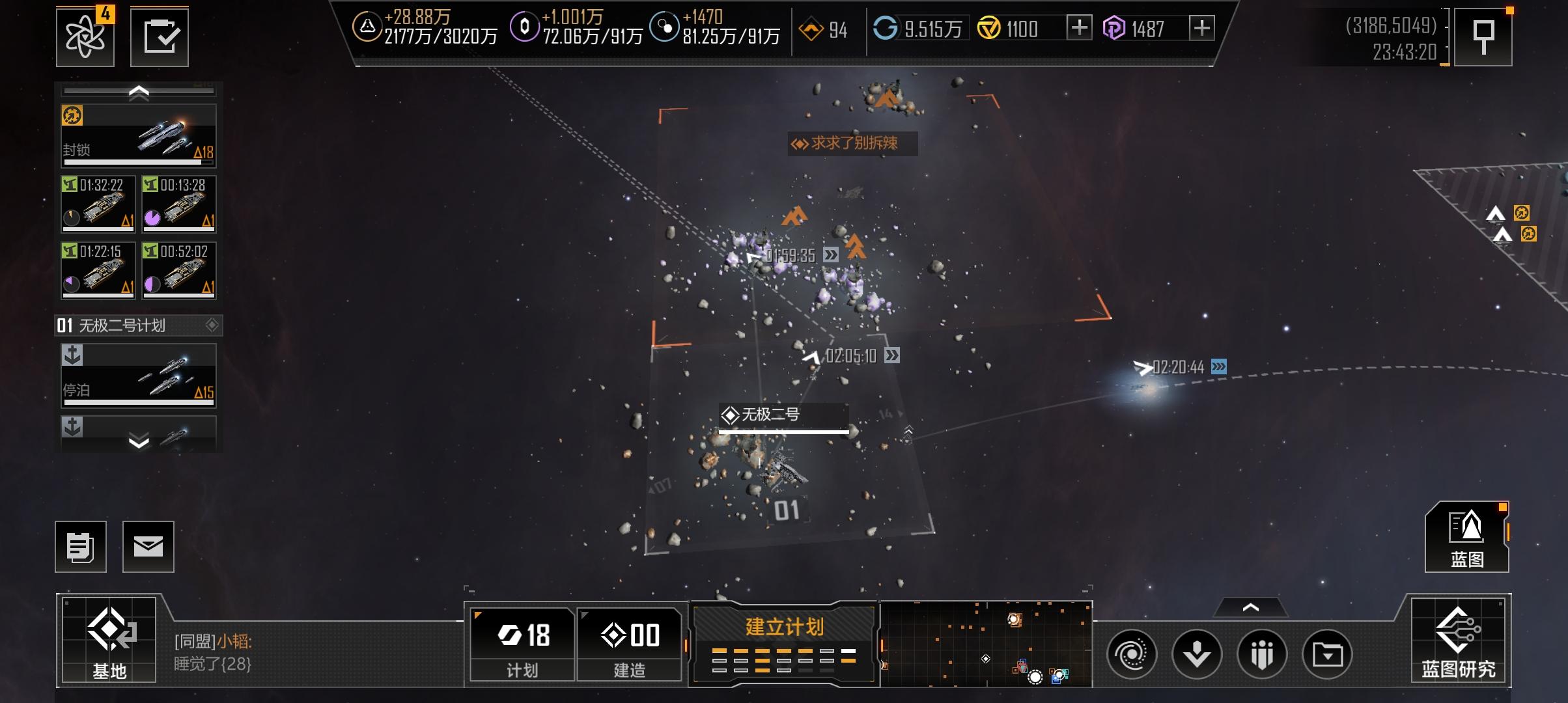The height and width of the screenshot is (703, 1568).
Task: Open the 基地 base menu
Action: click(x=109, y=639)
